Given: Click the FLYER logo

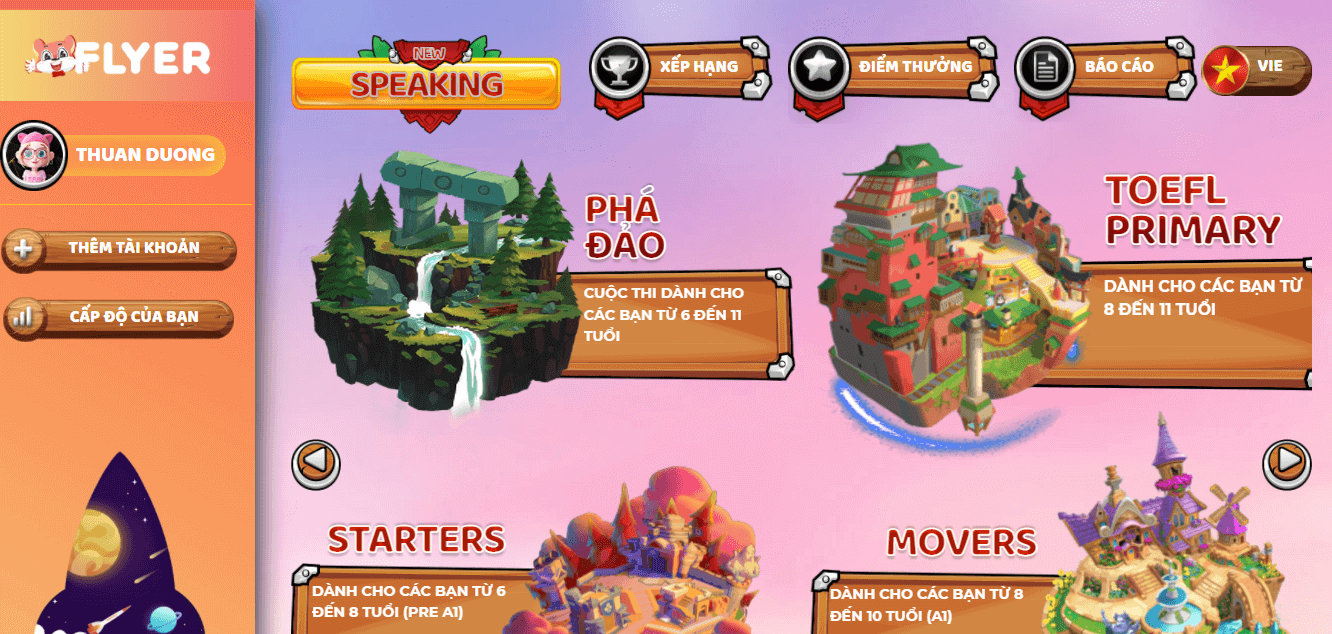Looking at the screenshot, I should point(118,58).
